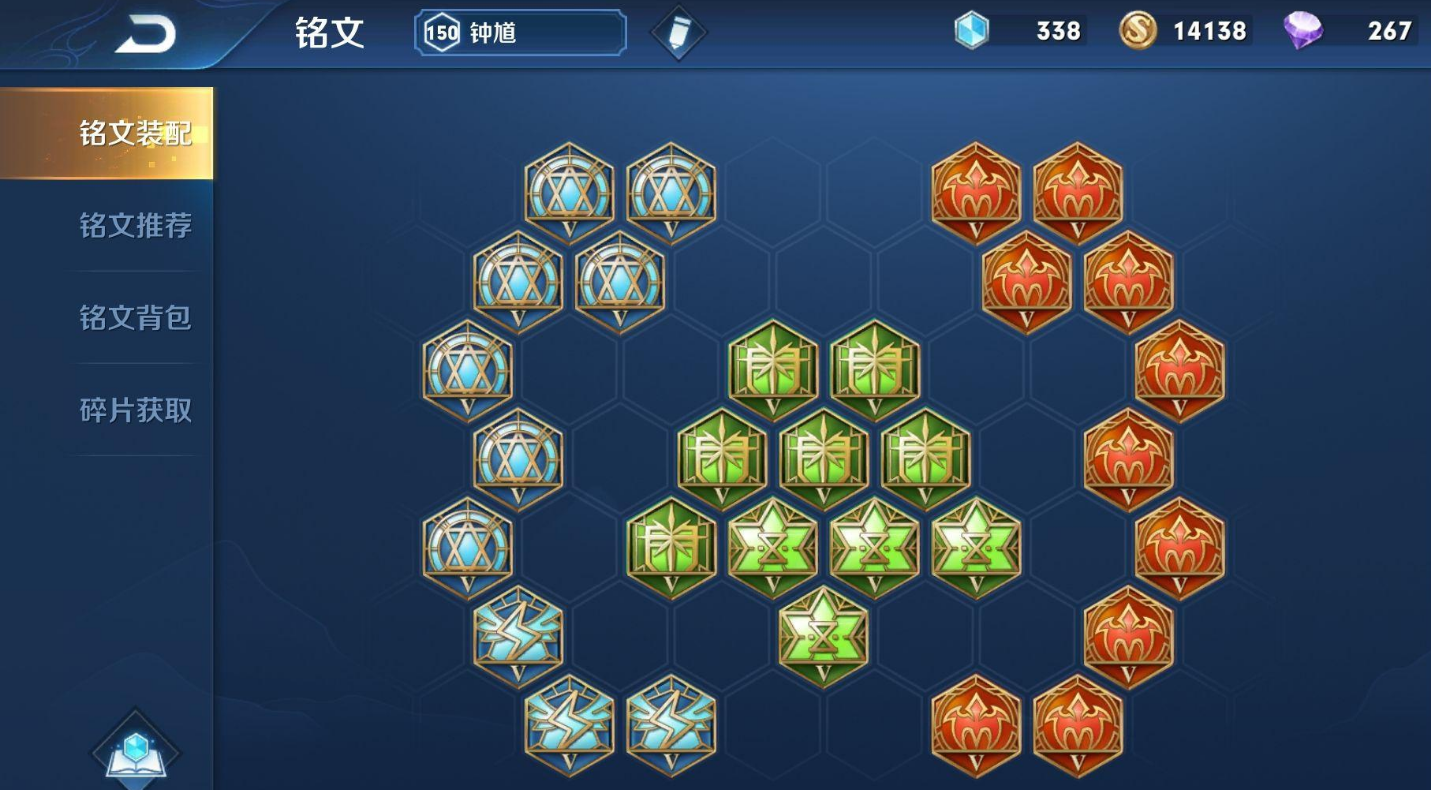Screen dimensions: 1431x790
Task: Select the purple diamond currency icon
Action: point(1303,31)
